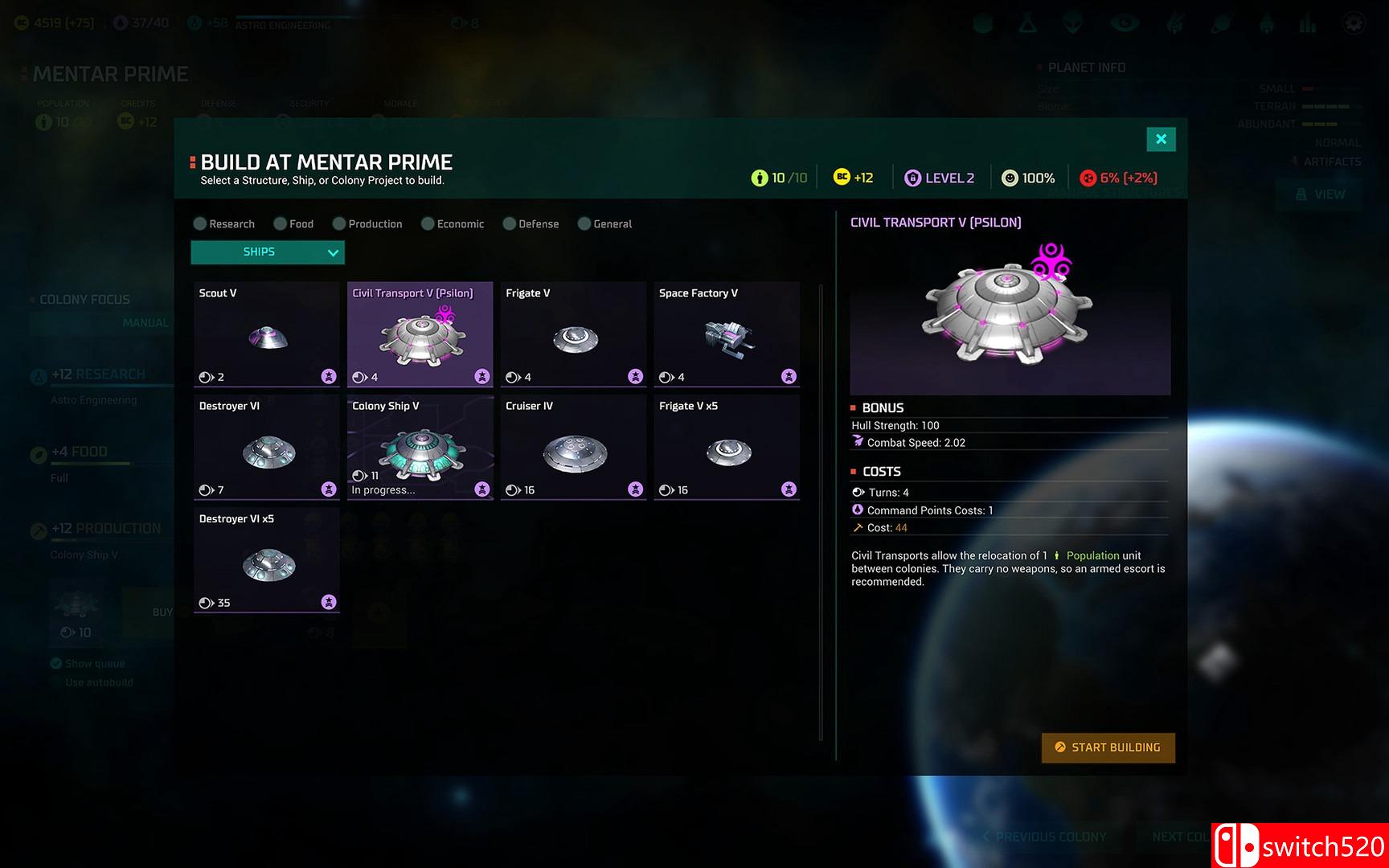Choose the single Destroyer VI tile
Viewport: 1389px width, 868px height.
pyautogui.click(x=267, y=448)
